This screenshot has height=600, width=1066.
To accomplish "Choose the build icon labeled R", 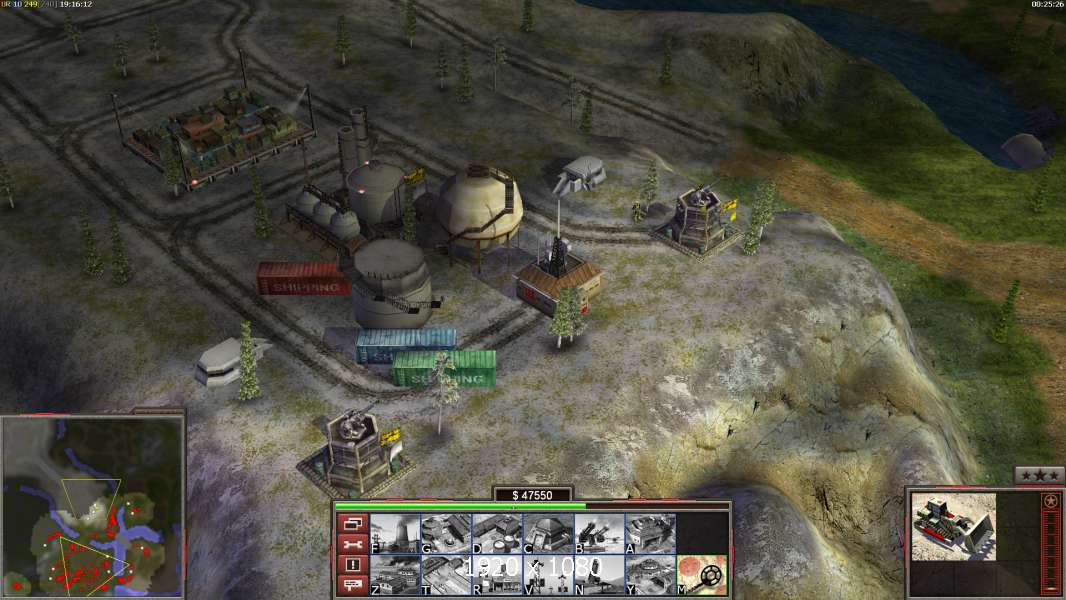I will [497, 575].
